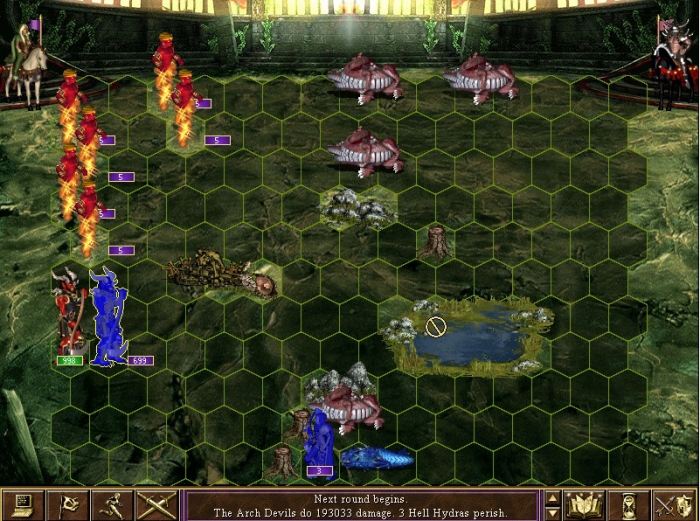Screen dimensions: 700x521
Task: Open the spellbook to cast a spell
Action: [x=584, y=504]
